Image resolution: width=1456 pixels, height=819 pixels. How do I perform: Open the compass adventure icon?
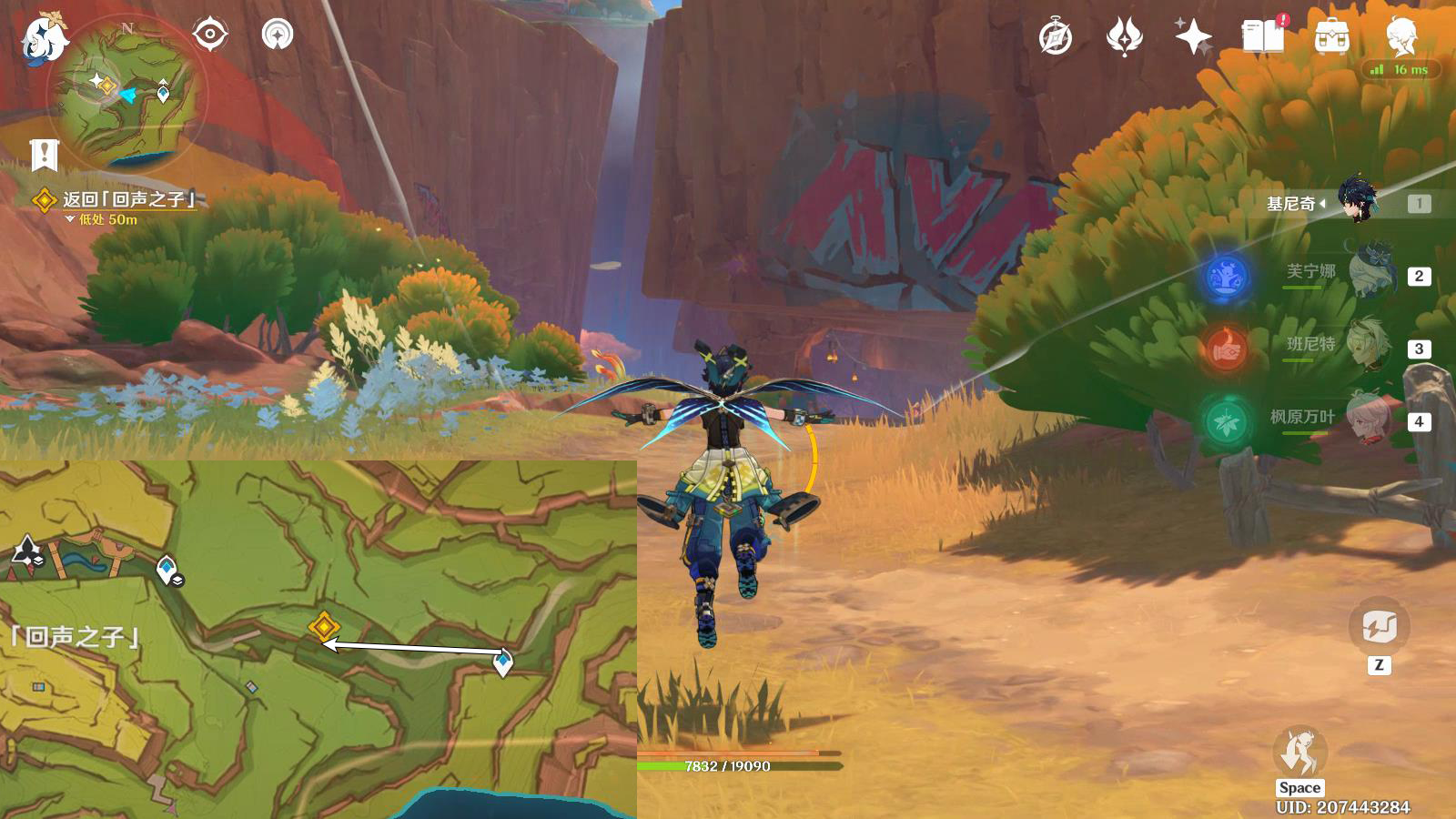point(1056,37)
